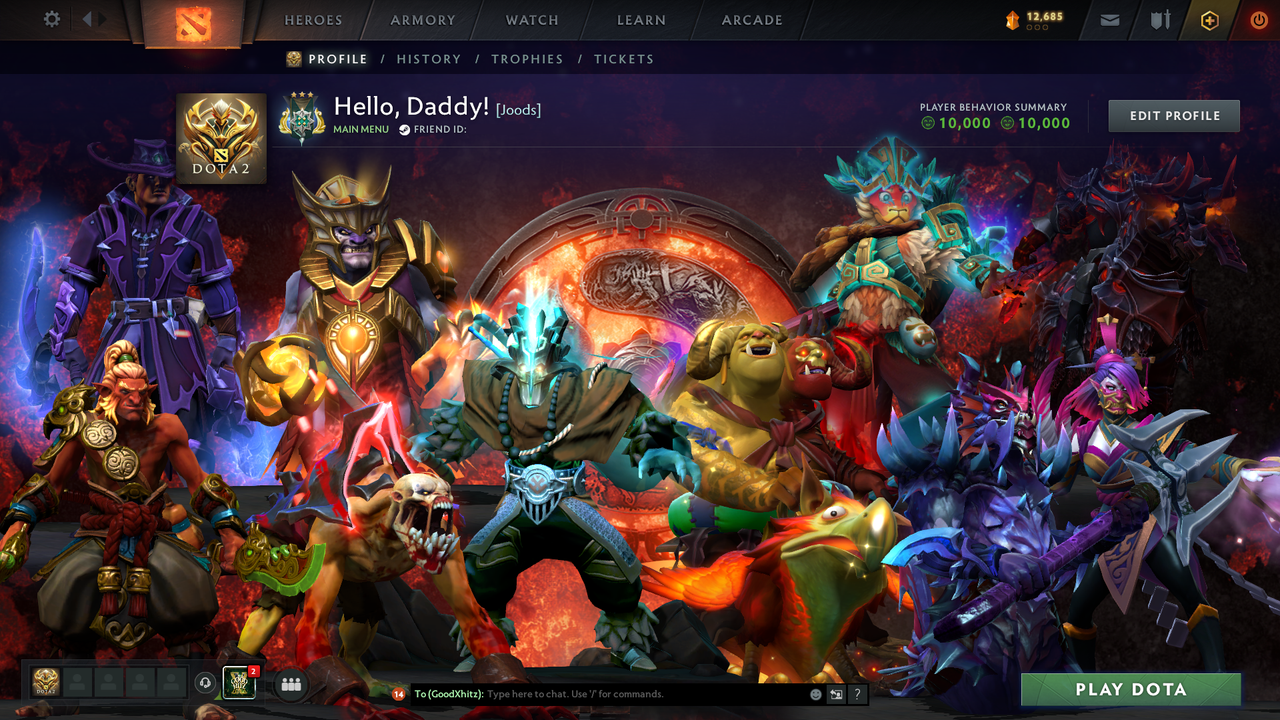Image resolution: width=1280 pixels, height=720 pixels.
Task: Open the chat channel switcher icon
Action: pyautogui.click(x=834, y=693)
